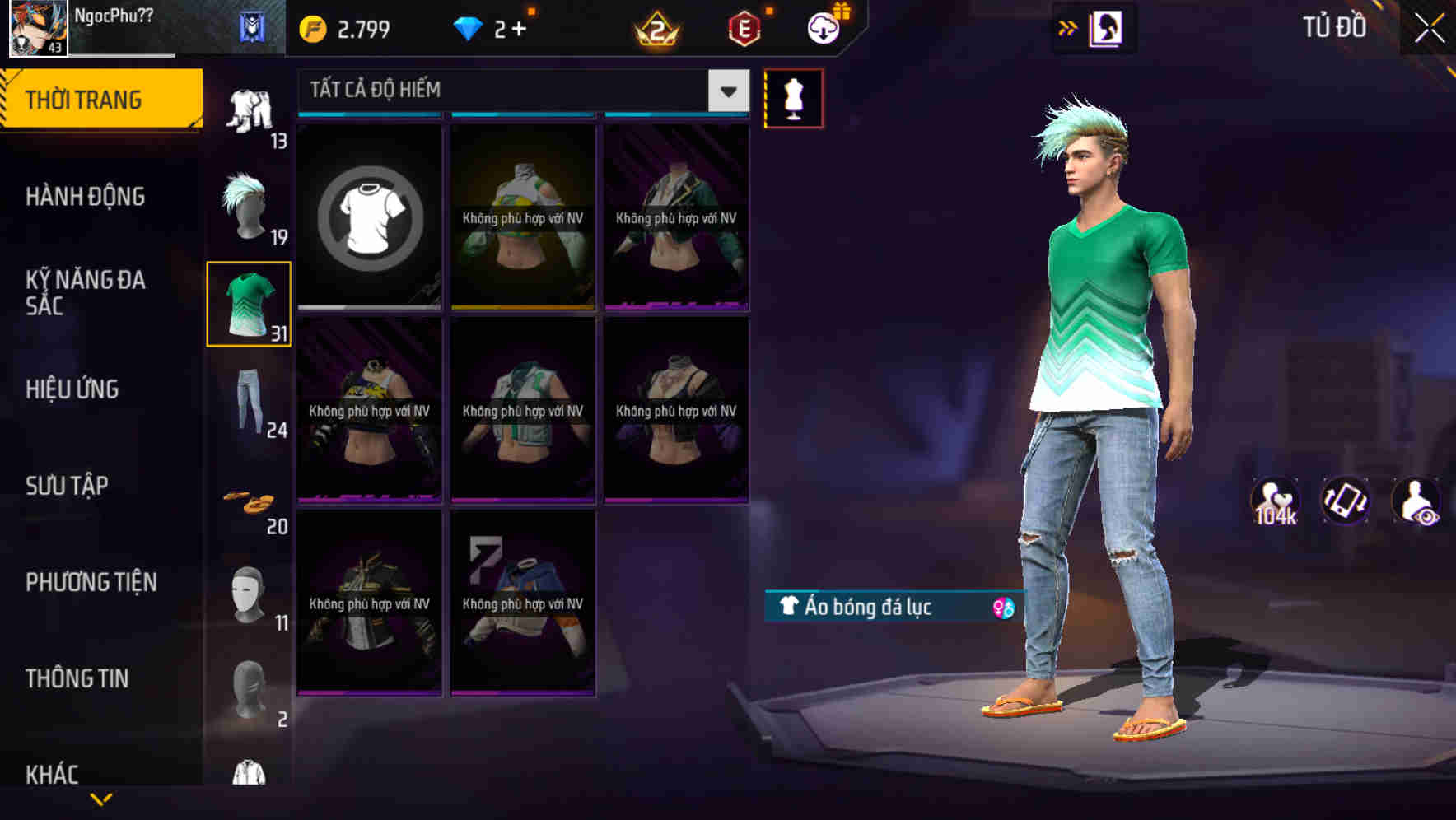
Task: Select the green gradient soccer shirt thumbnail
Action: tap(248, 304)
